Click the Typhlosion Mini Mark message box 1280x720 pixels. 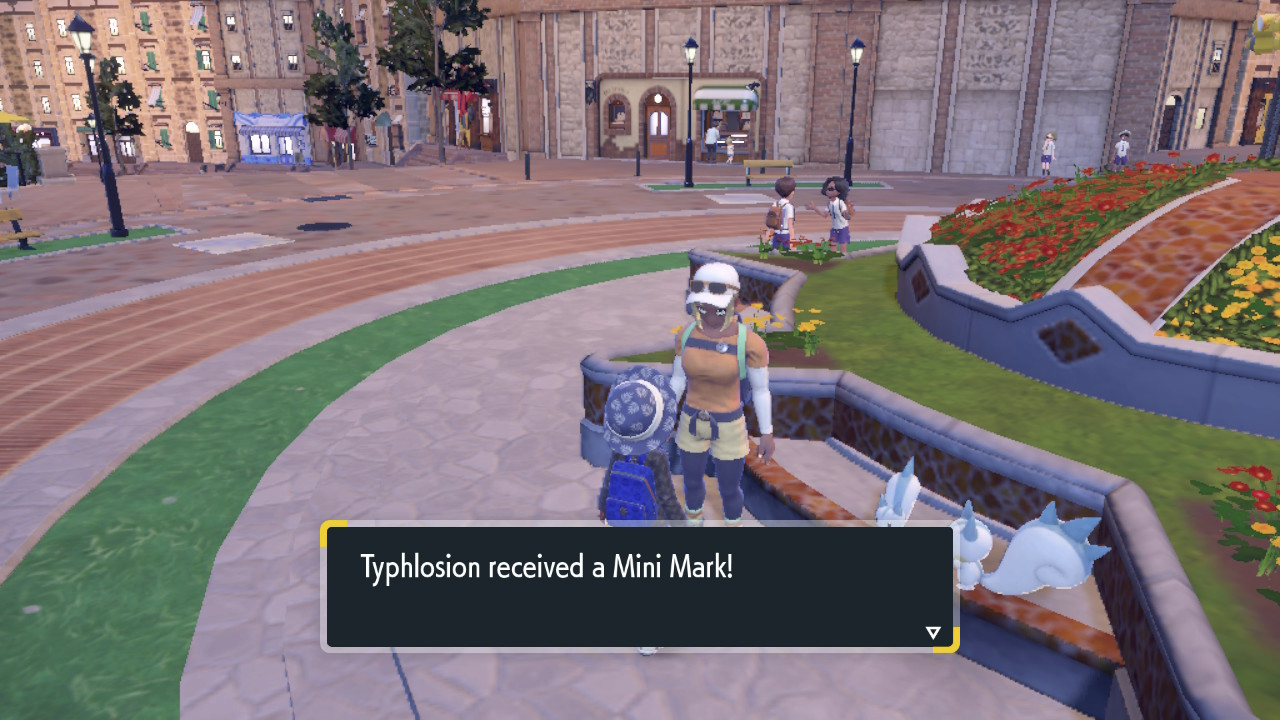click(x=640, y=587)
